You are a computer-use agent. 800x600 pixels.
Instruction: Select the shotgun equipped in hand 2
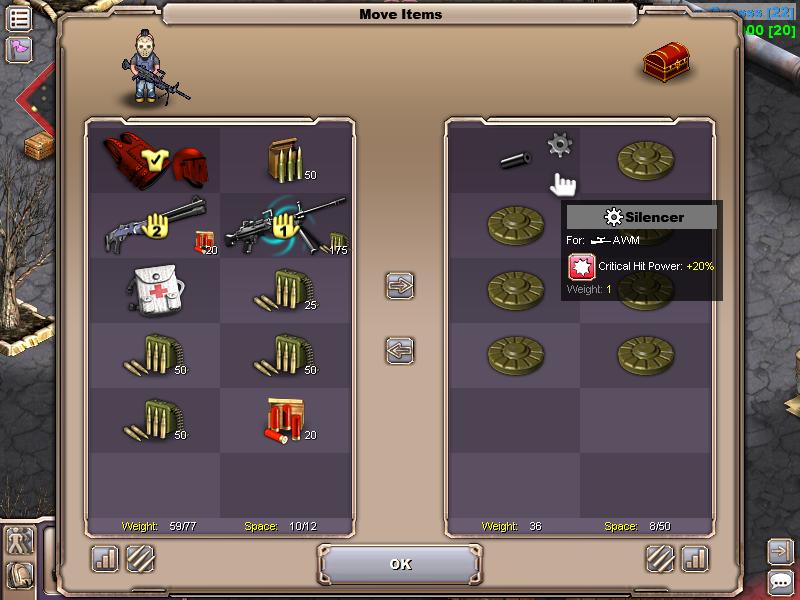[153, 227]
